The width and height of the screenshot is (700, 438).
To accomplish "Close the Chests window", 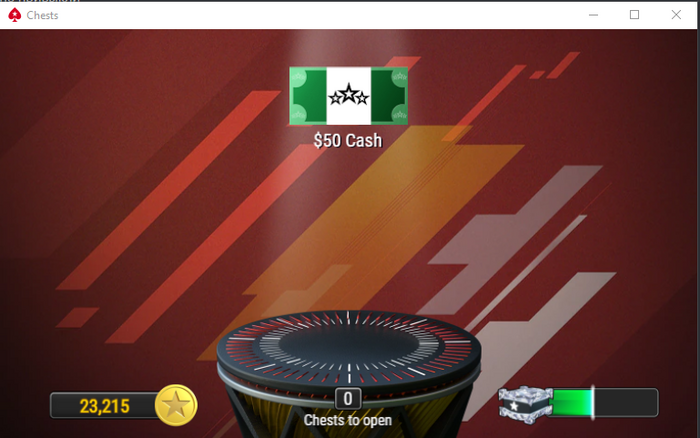I will tap(676, 15).
